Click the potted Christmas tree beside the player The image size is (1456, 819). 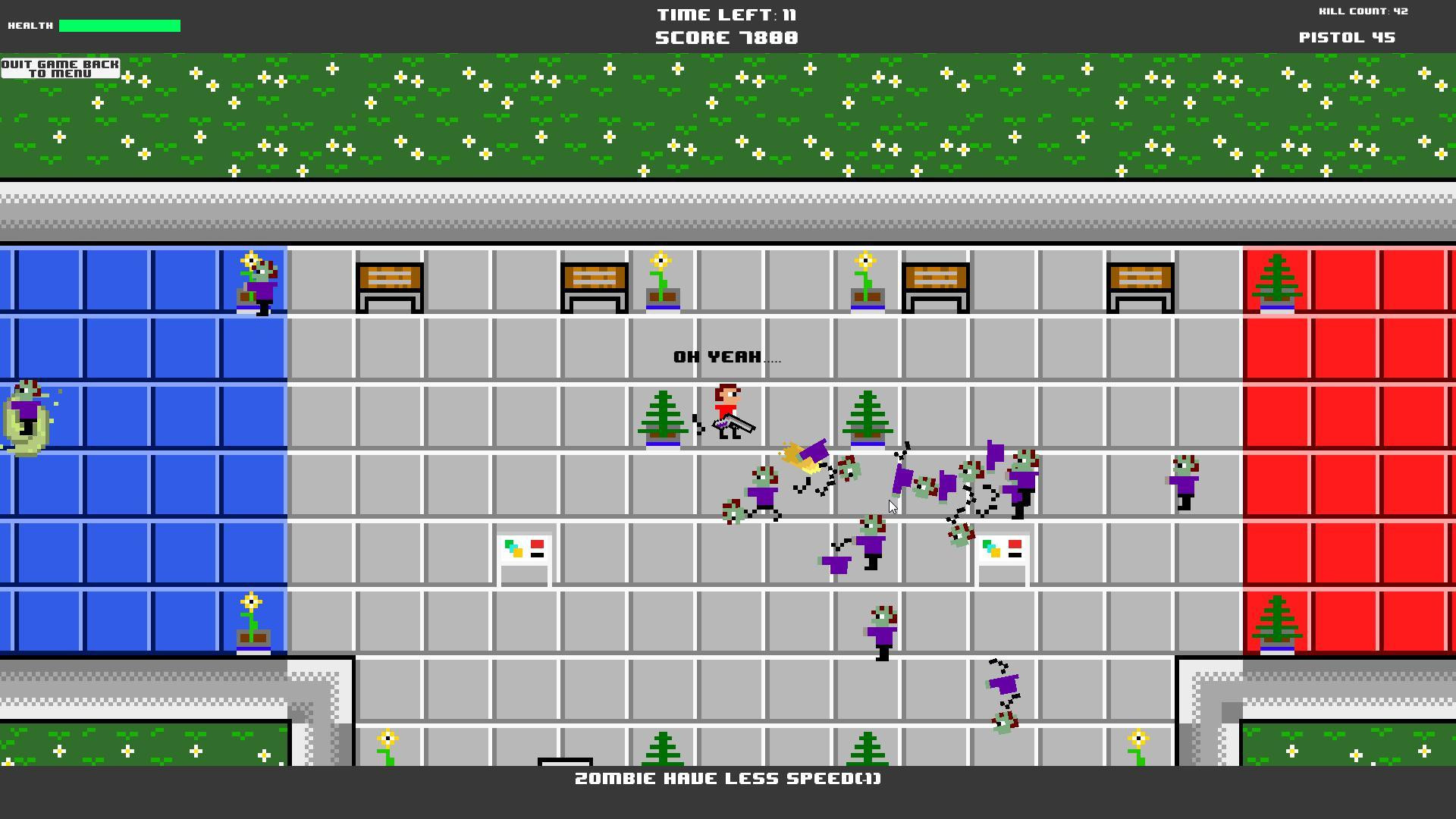tap(664, 417)
